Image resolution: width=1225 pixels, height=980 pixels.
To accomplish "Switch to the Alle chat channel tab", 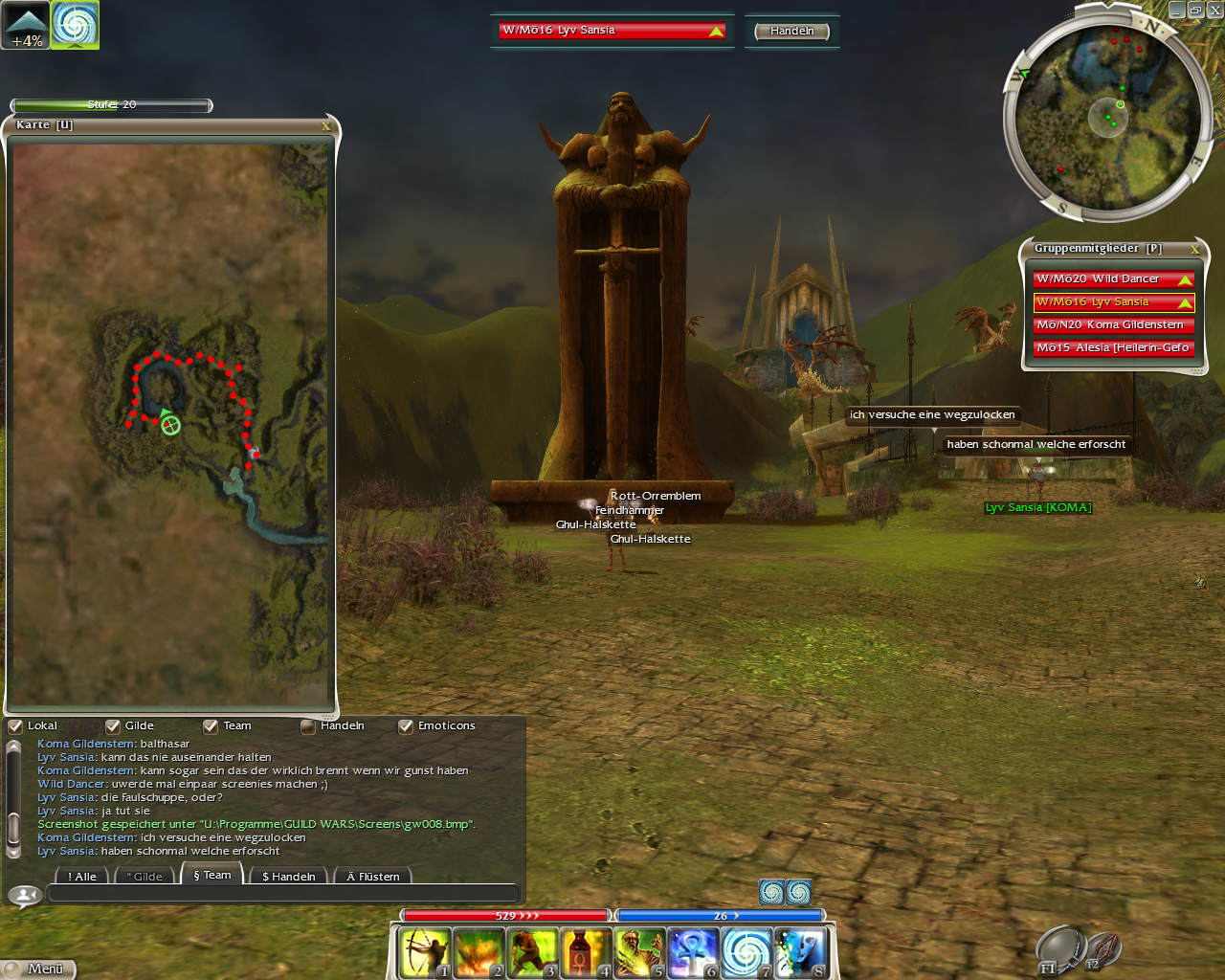I will click(x=82, y=876).
